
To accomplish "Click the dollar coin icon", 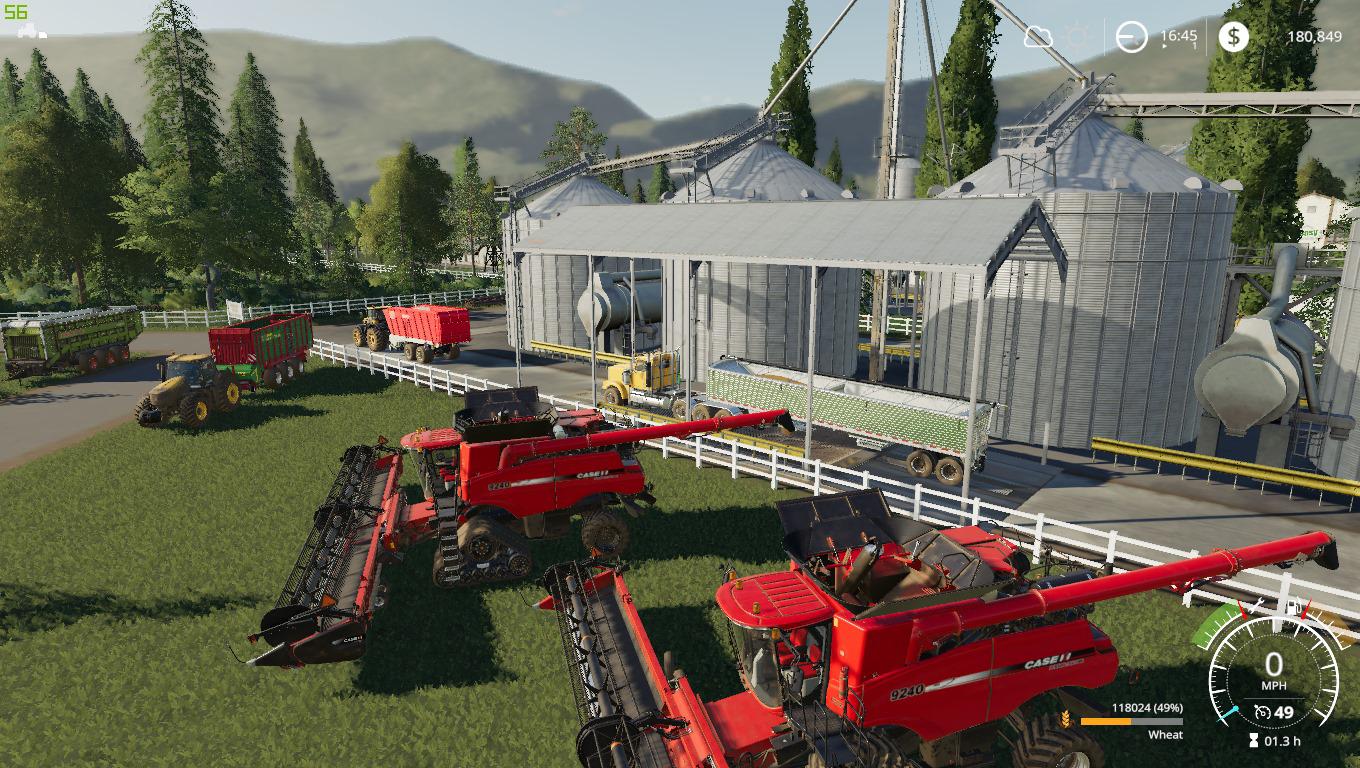I will click(x=1234, y=36).
